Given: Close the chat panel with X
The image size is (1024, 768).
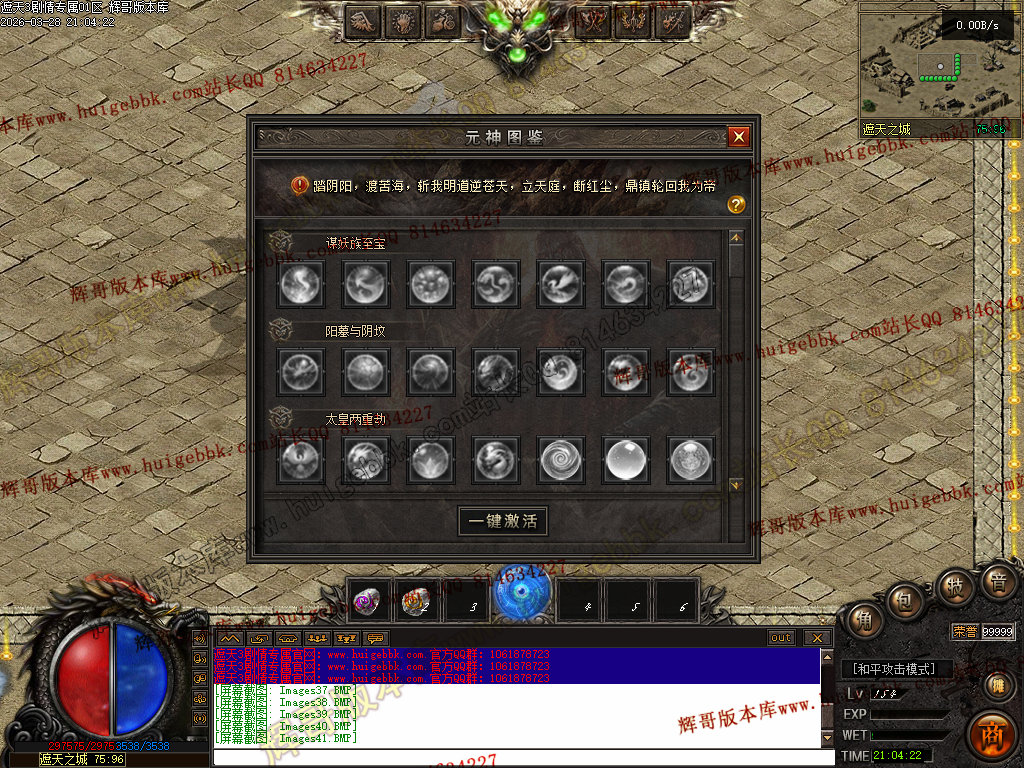Looking at the screenshot, I should (x=818, y=638).
